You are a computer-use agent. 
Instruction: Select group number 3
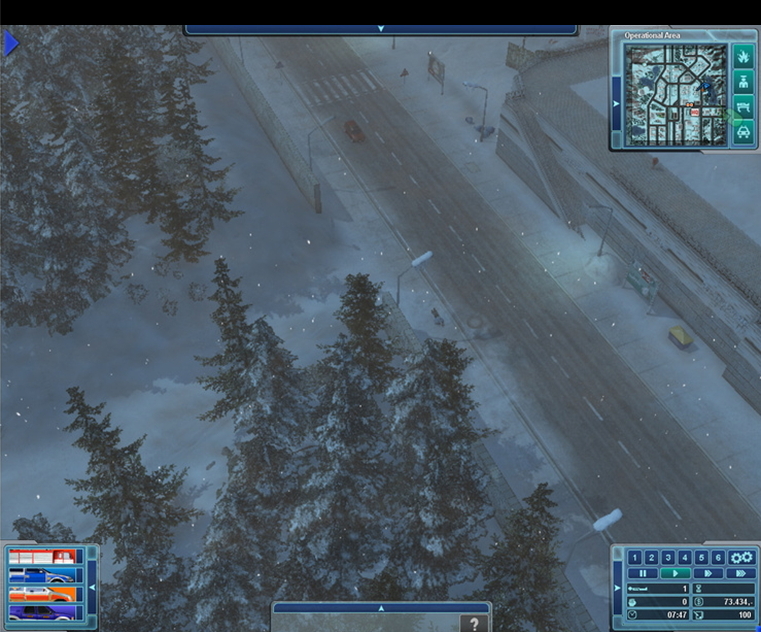(x=667, y=557)
